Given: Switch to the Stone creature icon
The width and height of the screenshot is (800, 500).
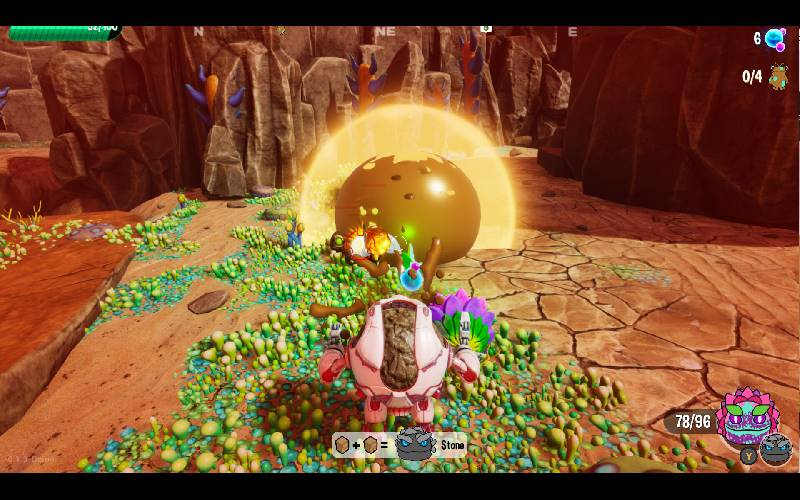Looking at the screenshot, I should [x=776, y=450].
